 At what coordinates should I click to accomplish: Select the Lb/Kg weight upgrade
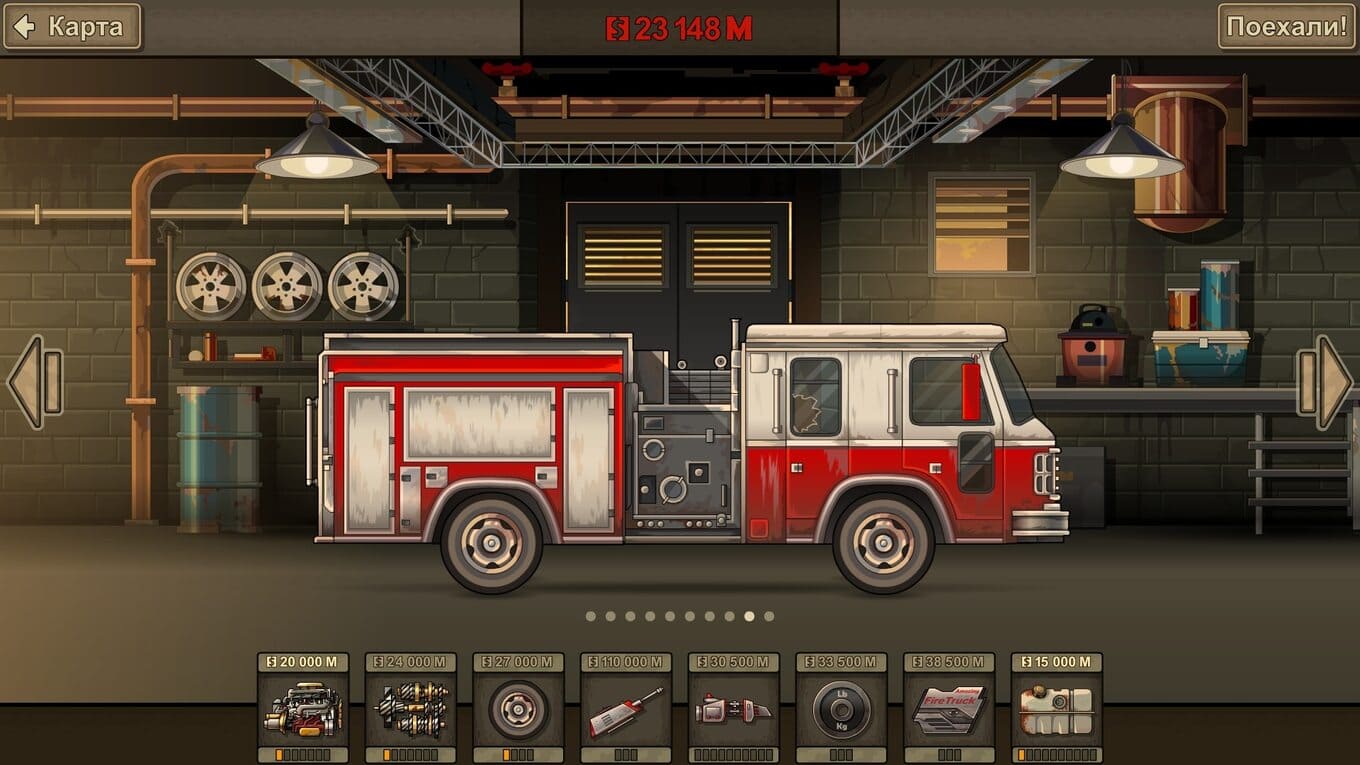[841, 709]
